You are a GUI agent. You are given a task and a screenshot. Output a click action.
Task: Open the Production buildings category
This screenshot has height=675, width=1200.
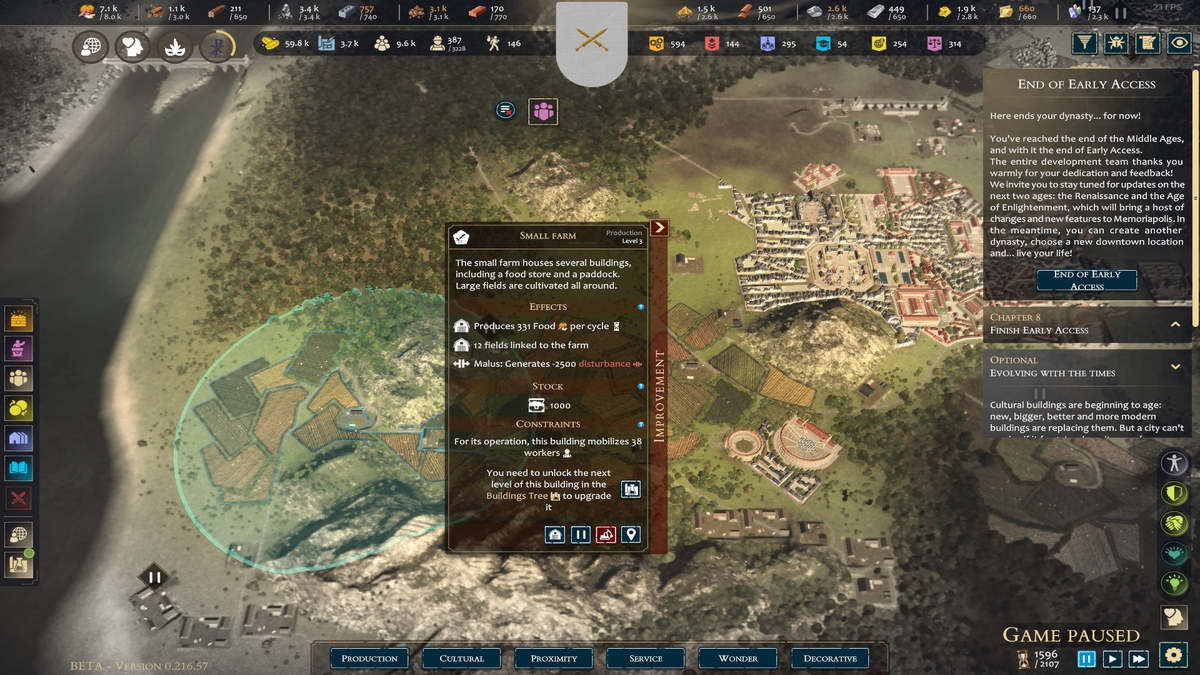point(369,658)
